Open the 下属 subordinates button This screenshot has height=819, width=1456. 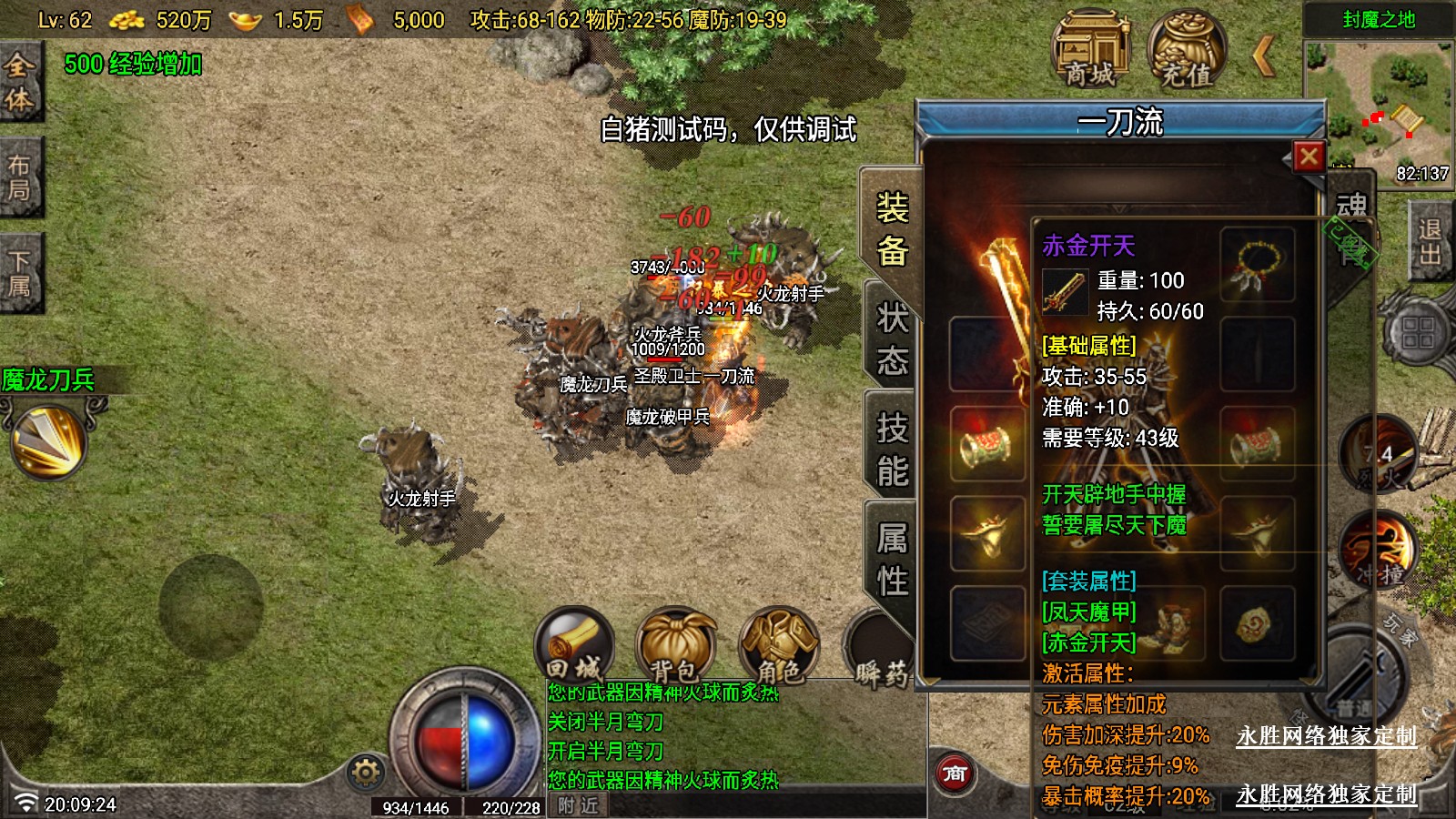tap(19, 273)
